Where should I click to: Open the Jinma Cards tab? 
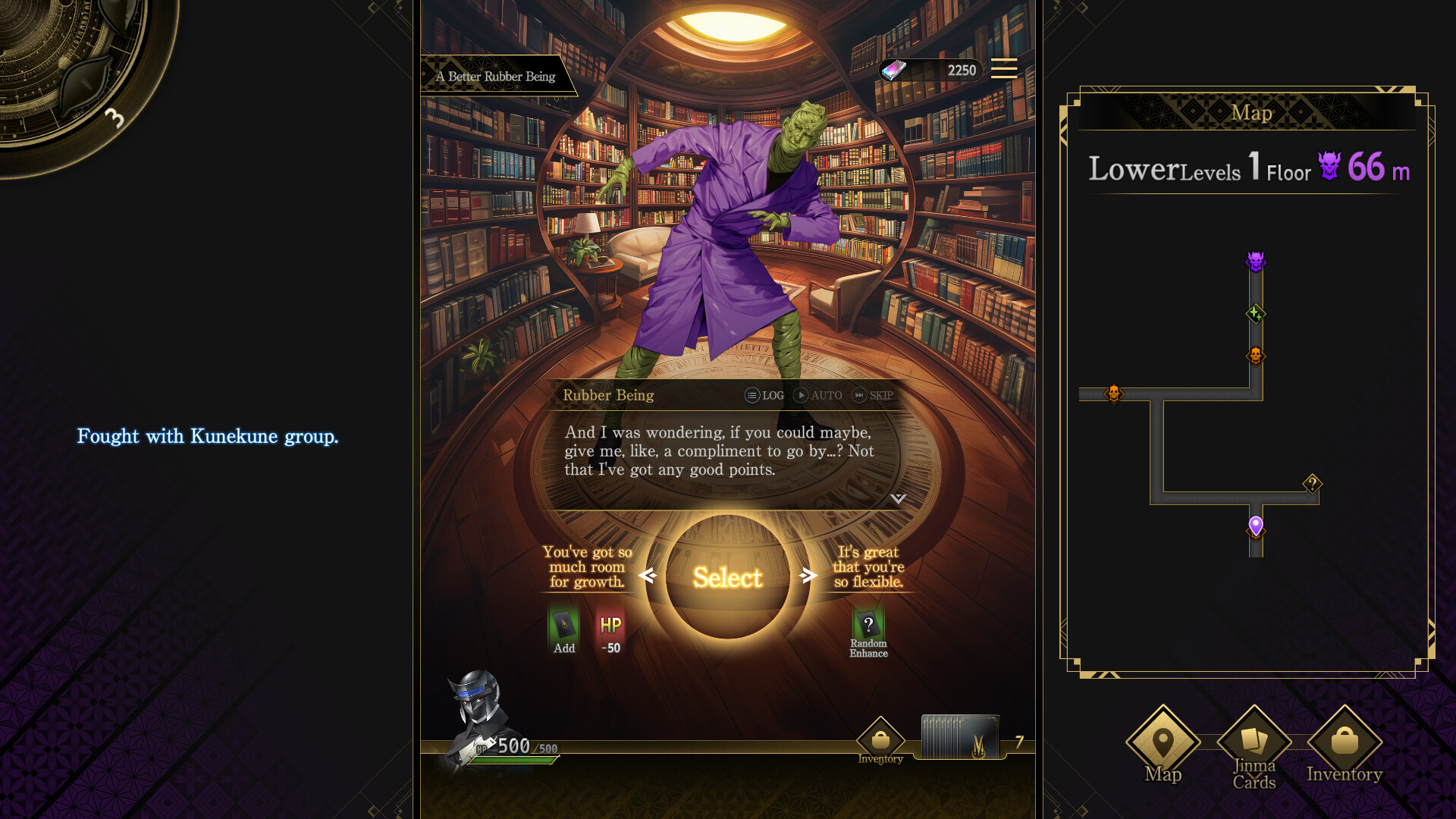[1254, 747]
